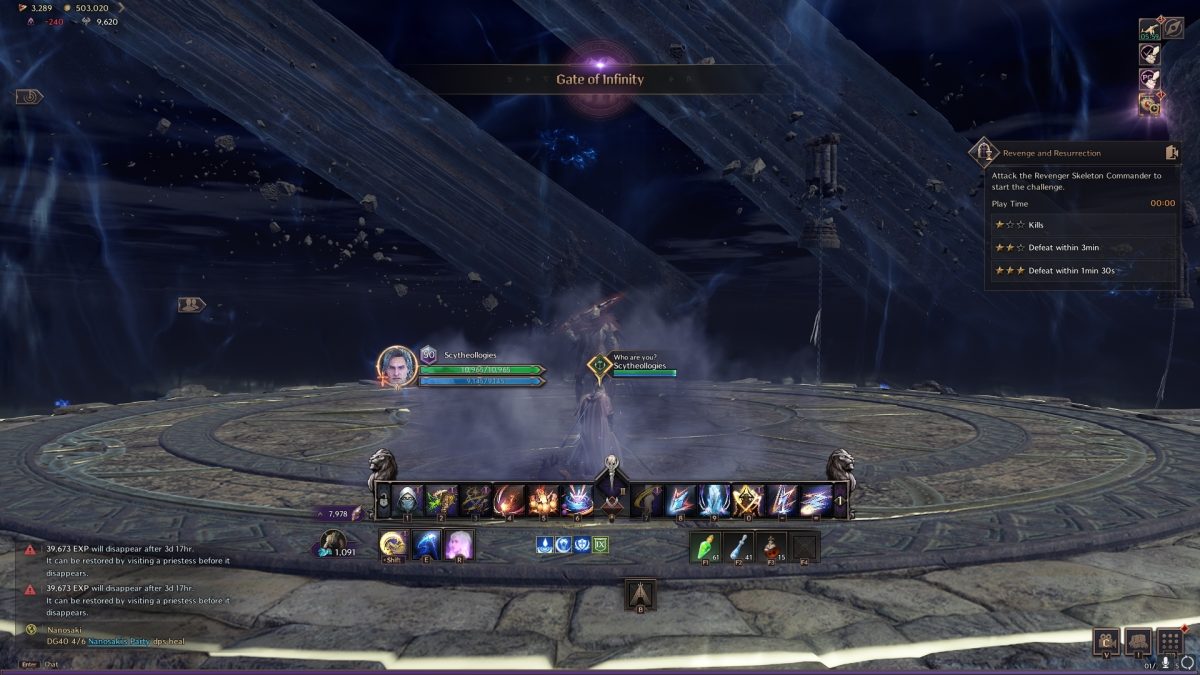Screen dimensions: 1200x675
Task: Drink the blue mana potion
Action: 738,546
